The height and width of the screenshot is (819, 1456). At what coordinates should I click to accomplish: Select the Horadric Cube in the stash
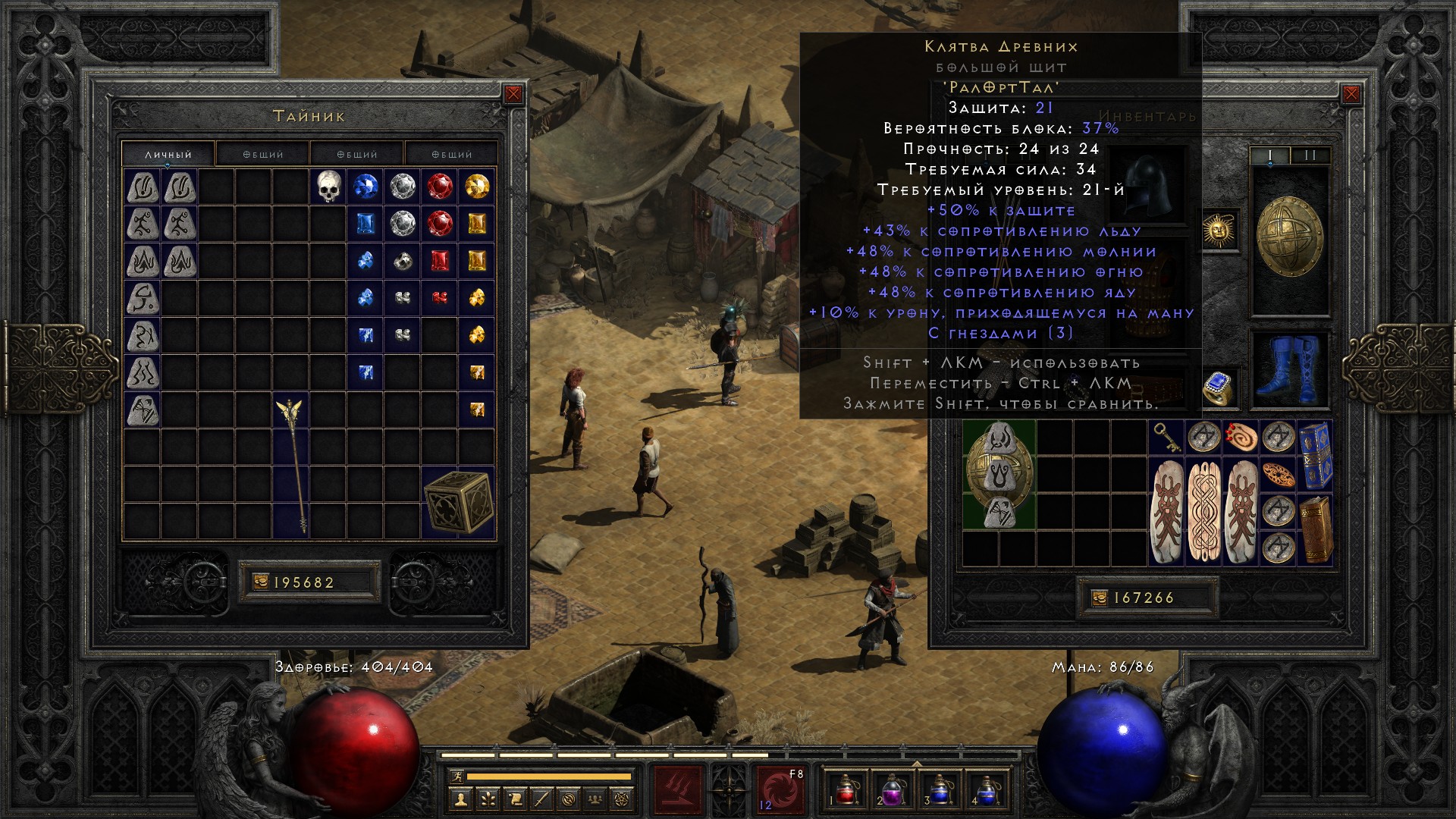tap(458, 502)
